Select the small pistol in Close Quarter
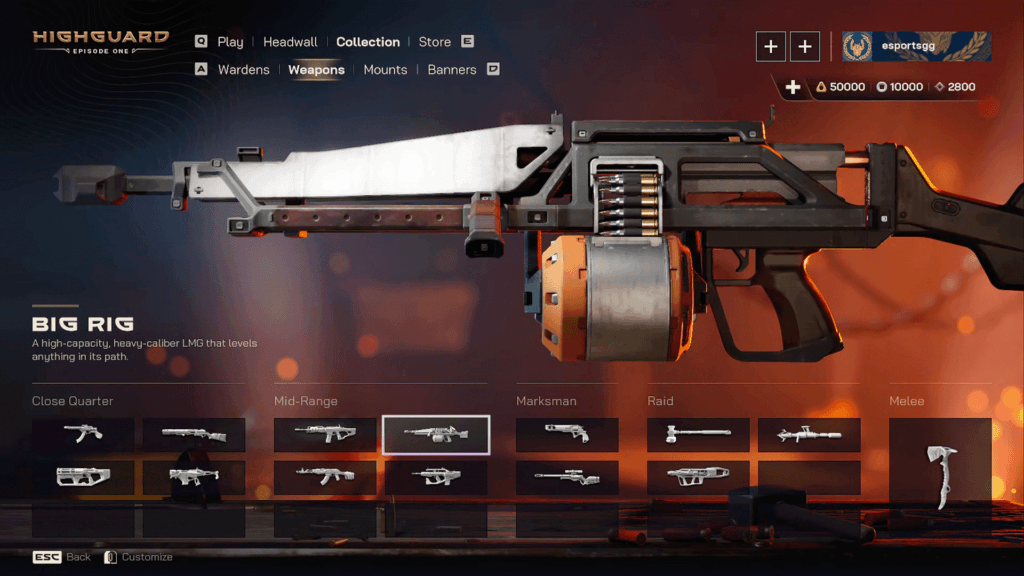1024x576 pixels. point(83,434)
